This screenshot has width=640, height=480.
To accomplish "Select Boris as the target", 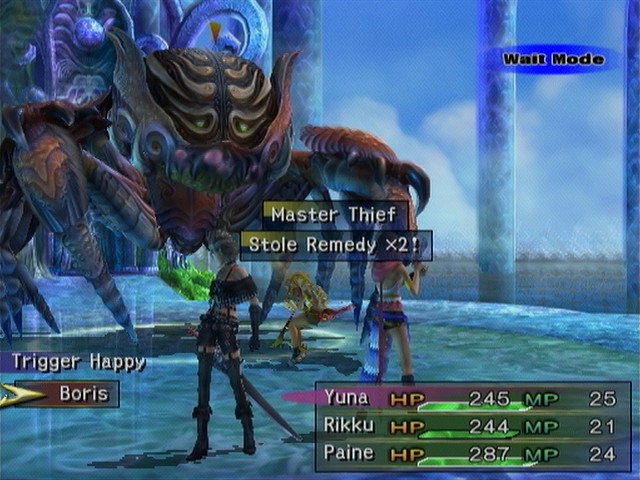I will (82, 394).
